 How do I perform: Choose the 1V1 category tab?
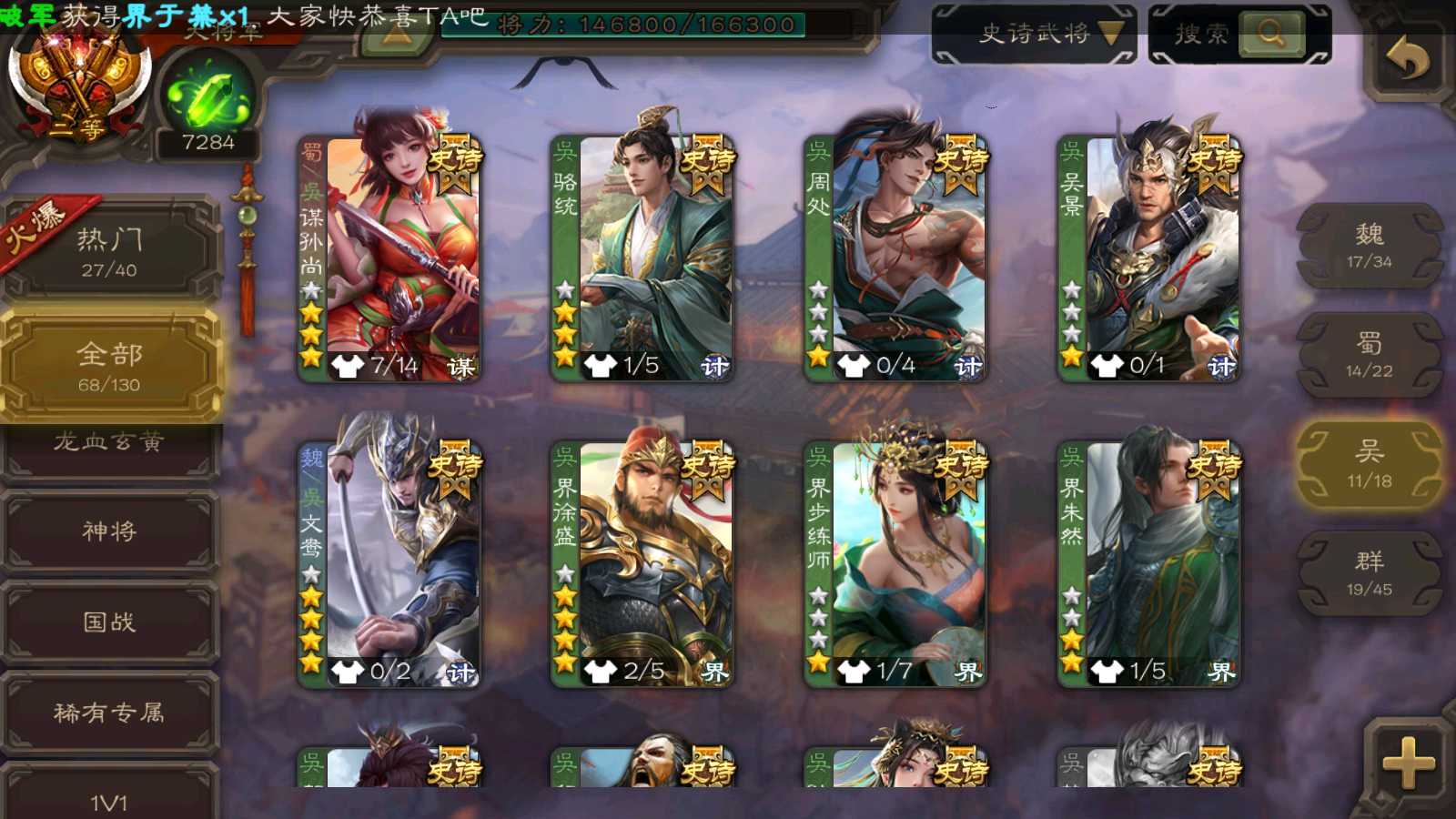tap(109, 799)
